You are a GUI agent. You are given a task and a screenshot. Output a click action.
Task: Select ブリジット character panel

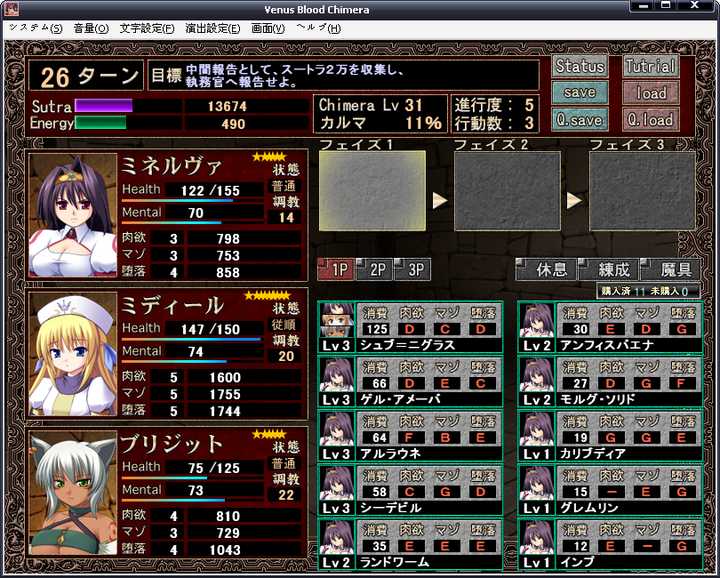click(x=167, y=492)
